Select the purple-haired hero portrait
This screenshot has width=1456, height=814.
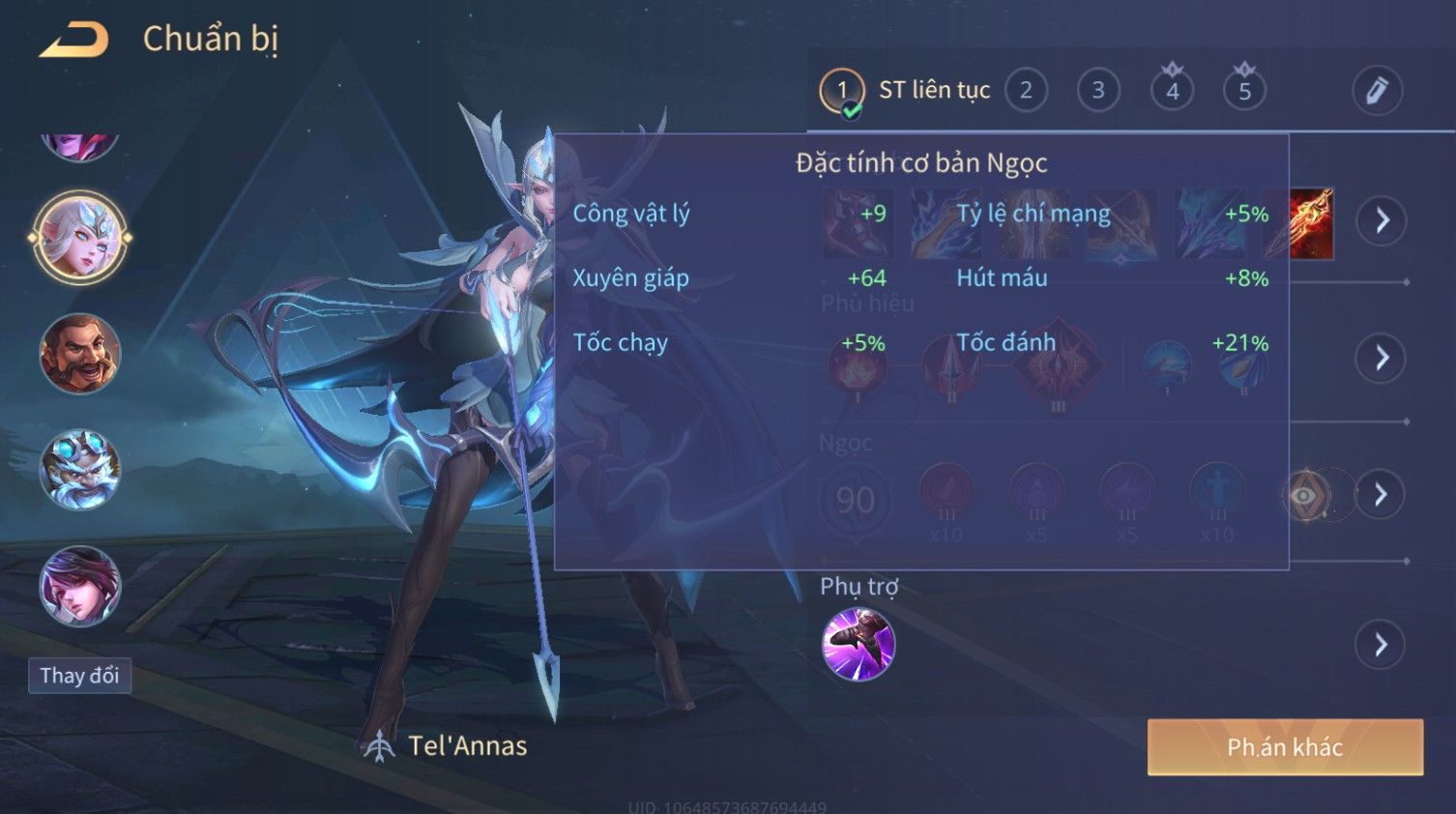[80, 586]
